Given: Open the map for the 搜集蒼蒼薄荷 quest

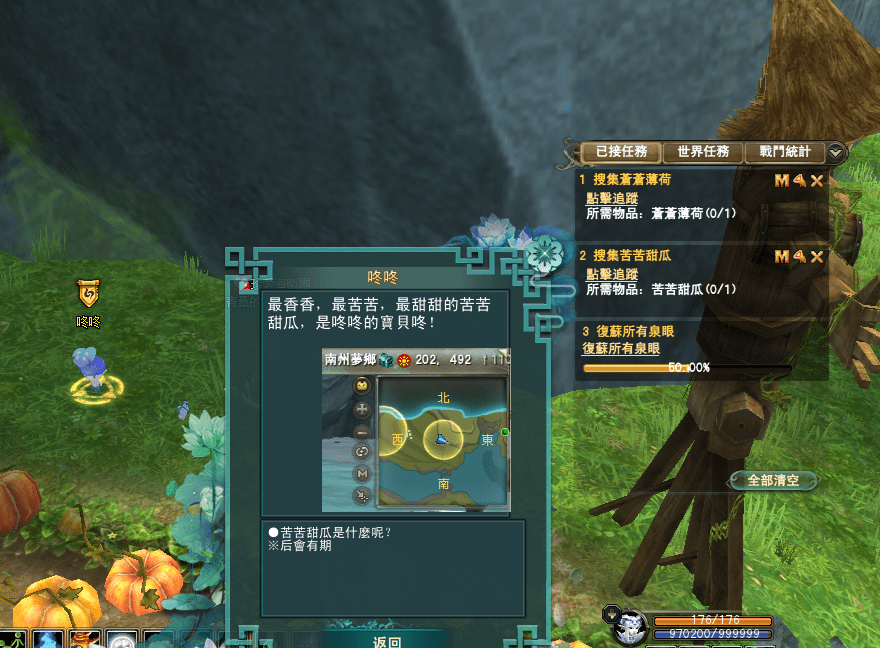Looking at the screenshot, I should [x=782, y=181].
